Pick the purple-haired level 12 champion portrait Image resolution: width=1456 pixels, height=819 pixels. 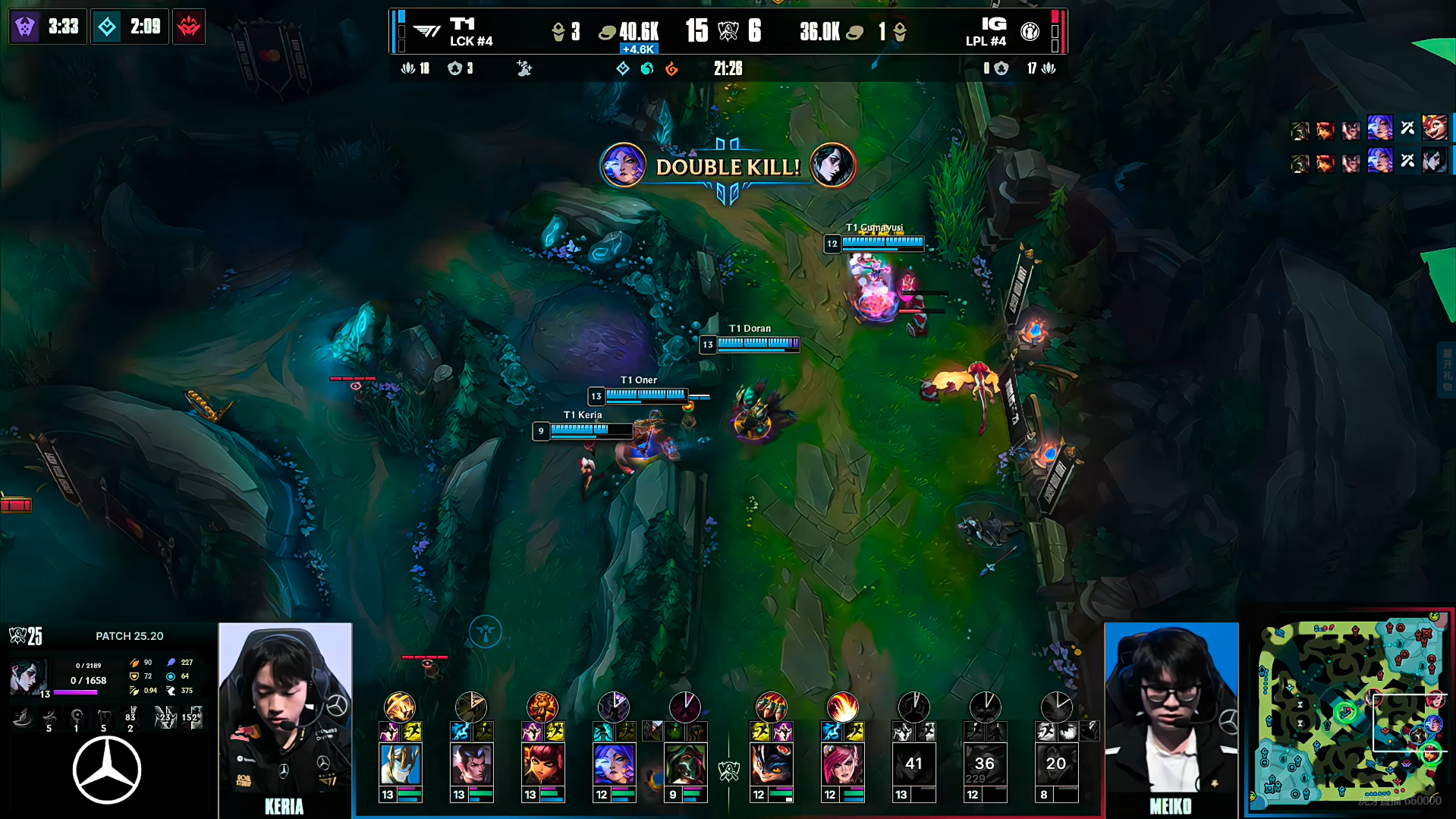(x=614, y=764)
